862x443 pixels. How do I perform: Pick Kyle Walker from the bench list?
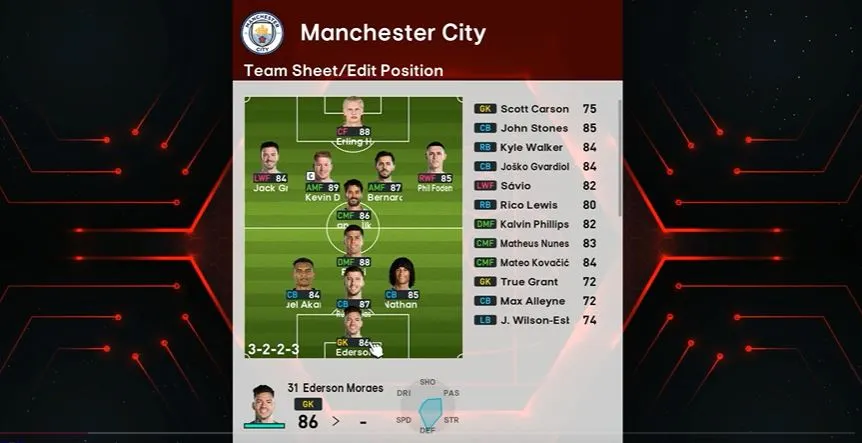pyautogui.click(x=535, y=147)
